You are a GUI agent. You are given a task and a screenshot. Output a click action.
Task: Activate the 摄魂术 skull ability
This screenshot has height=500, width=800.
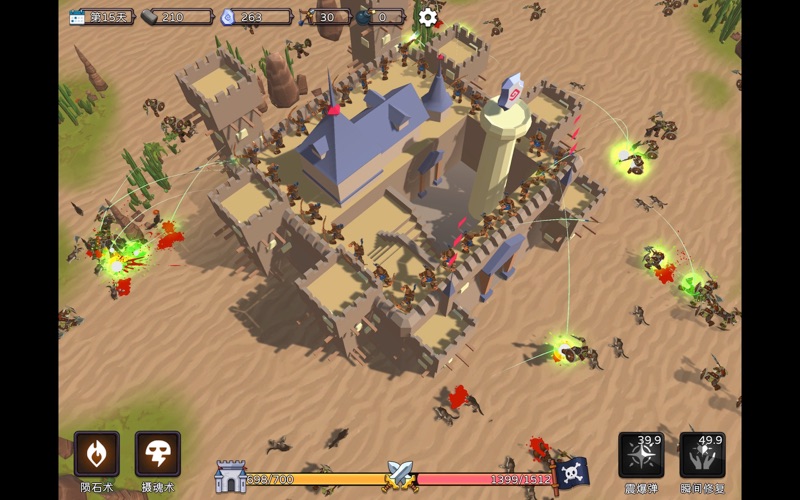[x=158, y=455]
